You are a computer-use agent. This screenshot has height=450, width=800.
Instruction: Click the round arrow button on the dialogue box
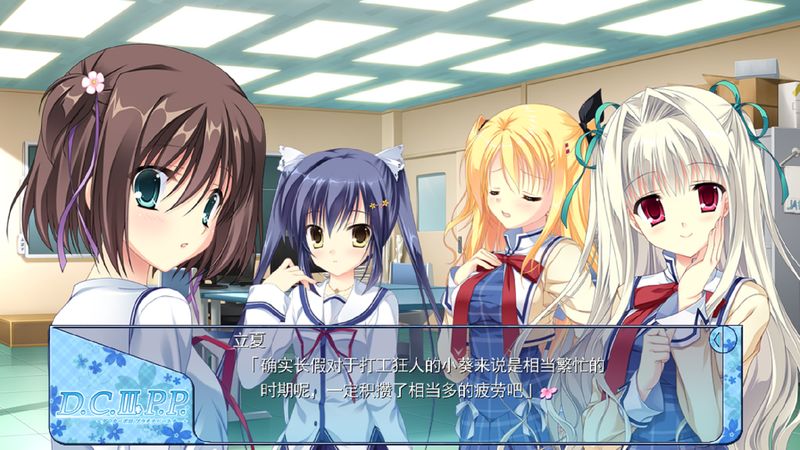pos(718,340)
